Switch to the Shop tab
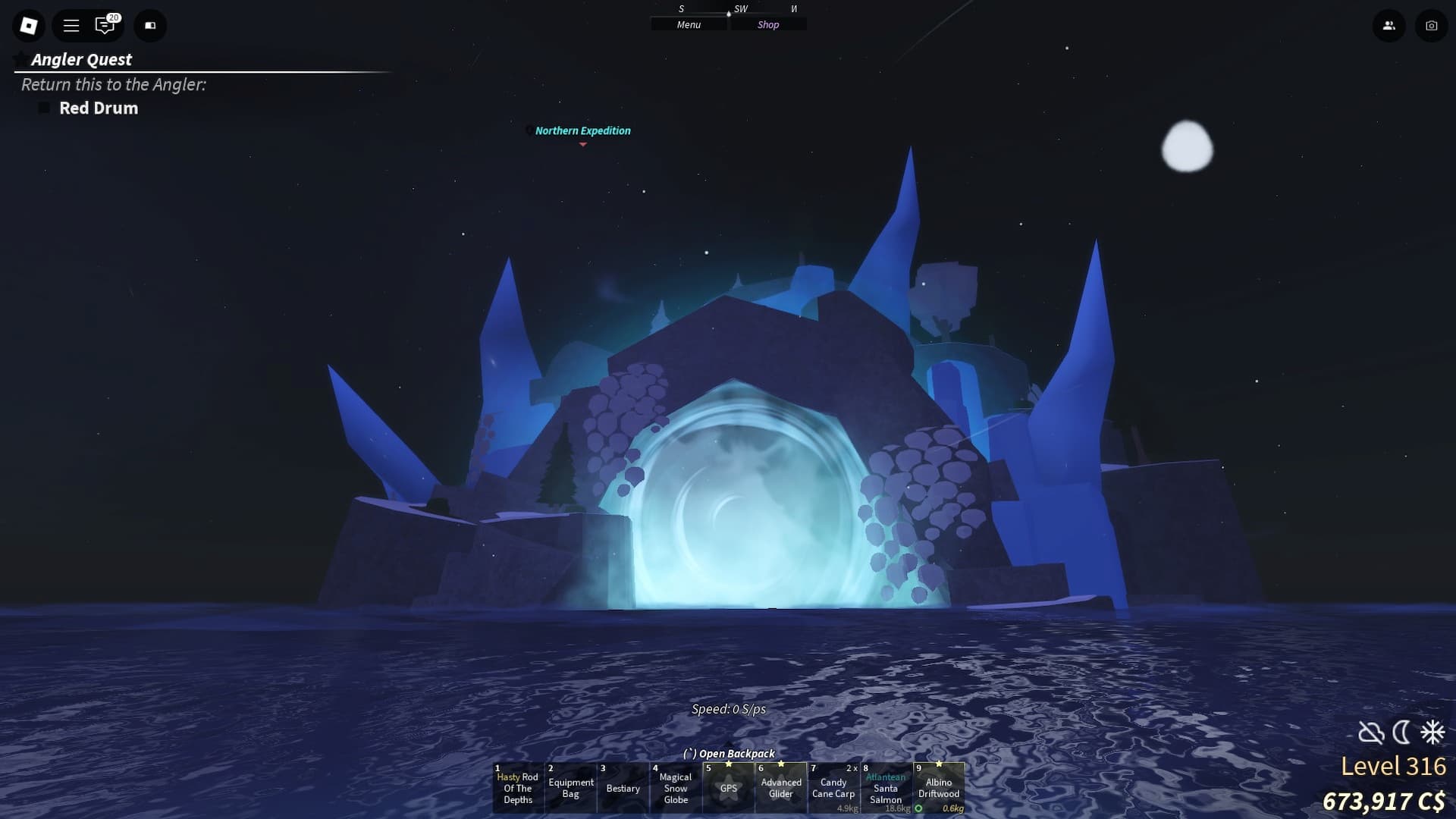 tap(768, 24)
